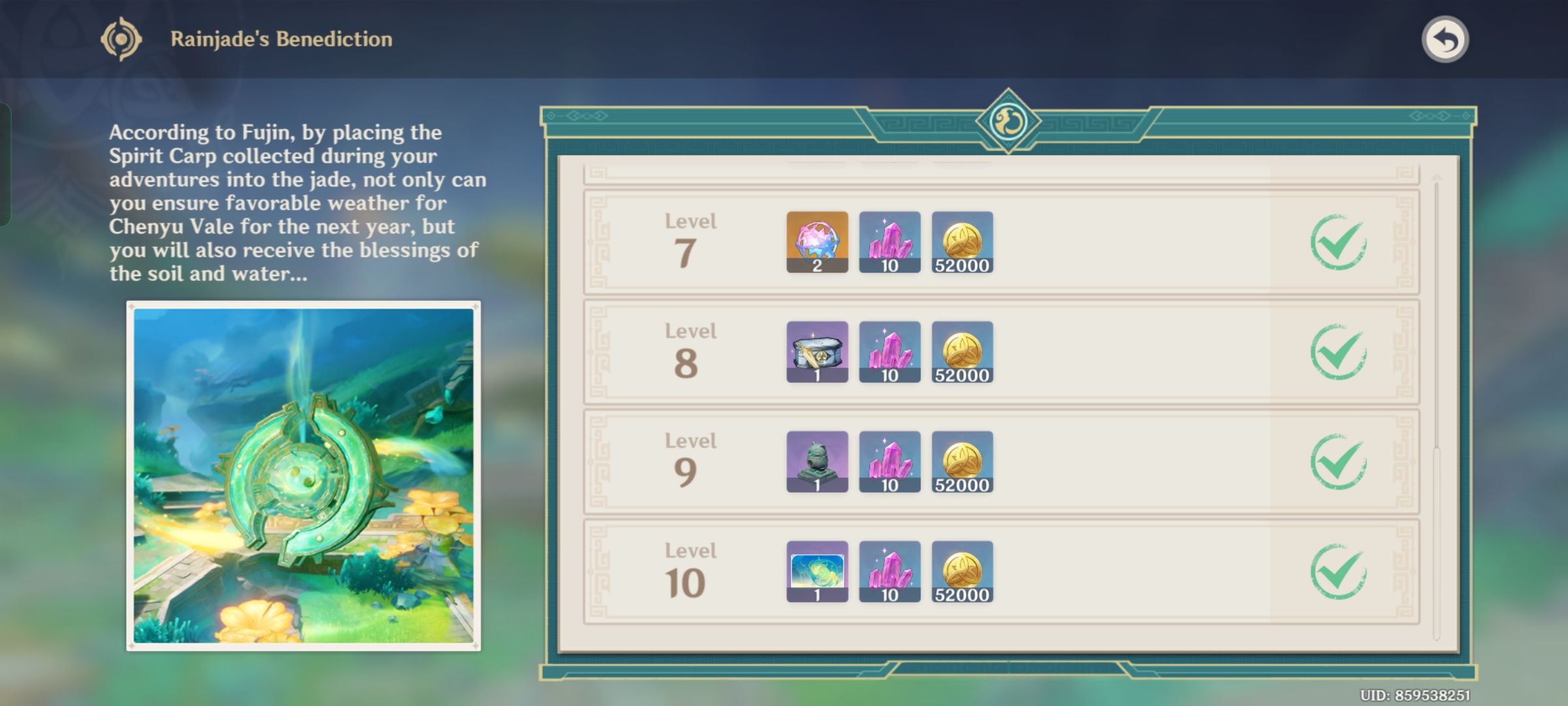Select the Rainjade's Benediction title header
1568x706 pixels.
click(281, 38)
